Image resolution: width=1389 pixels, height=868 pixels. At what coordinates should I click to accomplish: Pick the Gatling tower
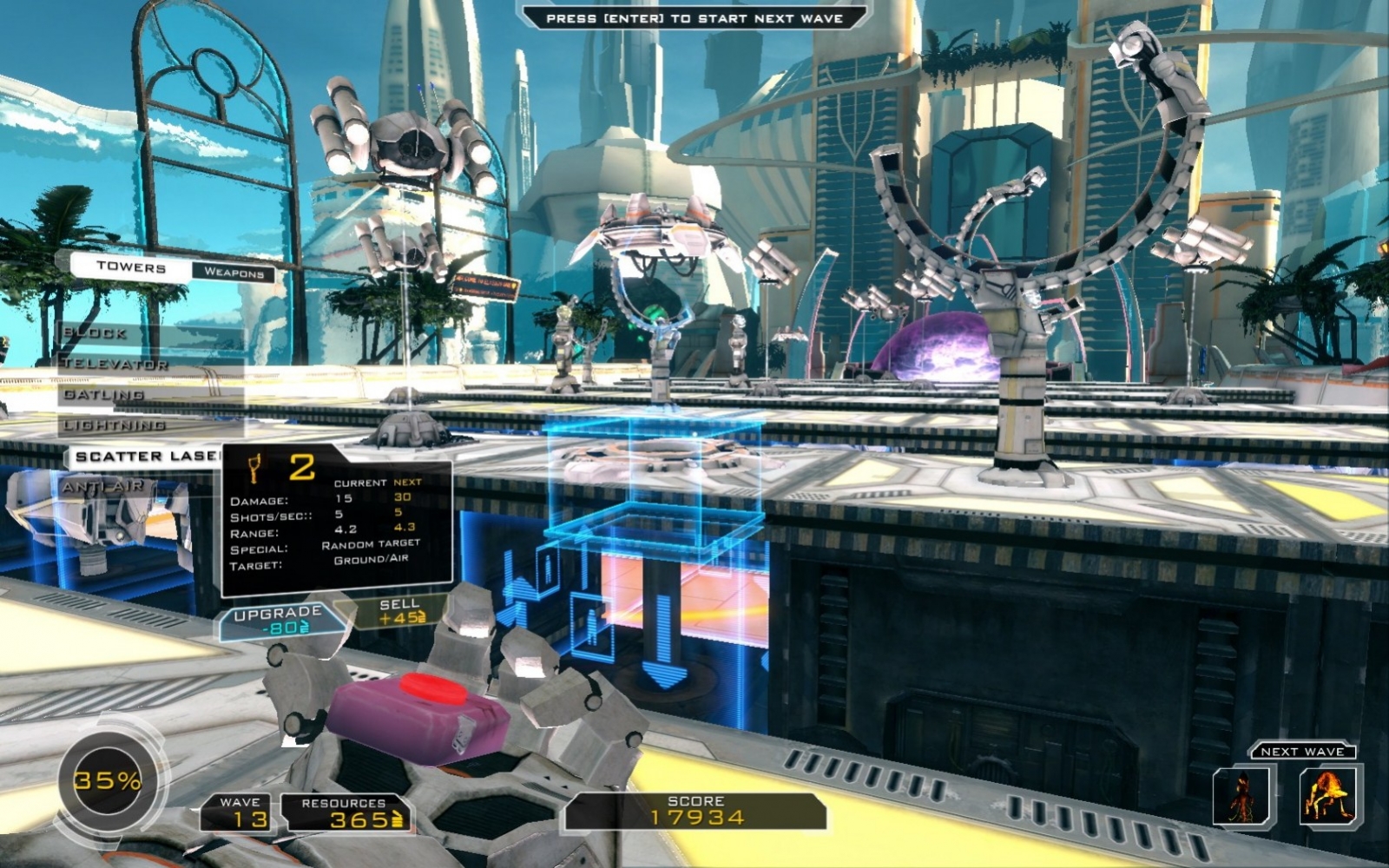[104, 394]
